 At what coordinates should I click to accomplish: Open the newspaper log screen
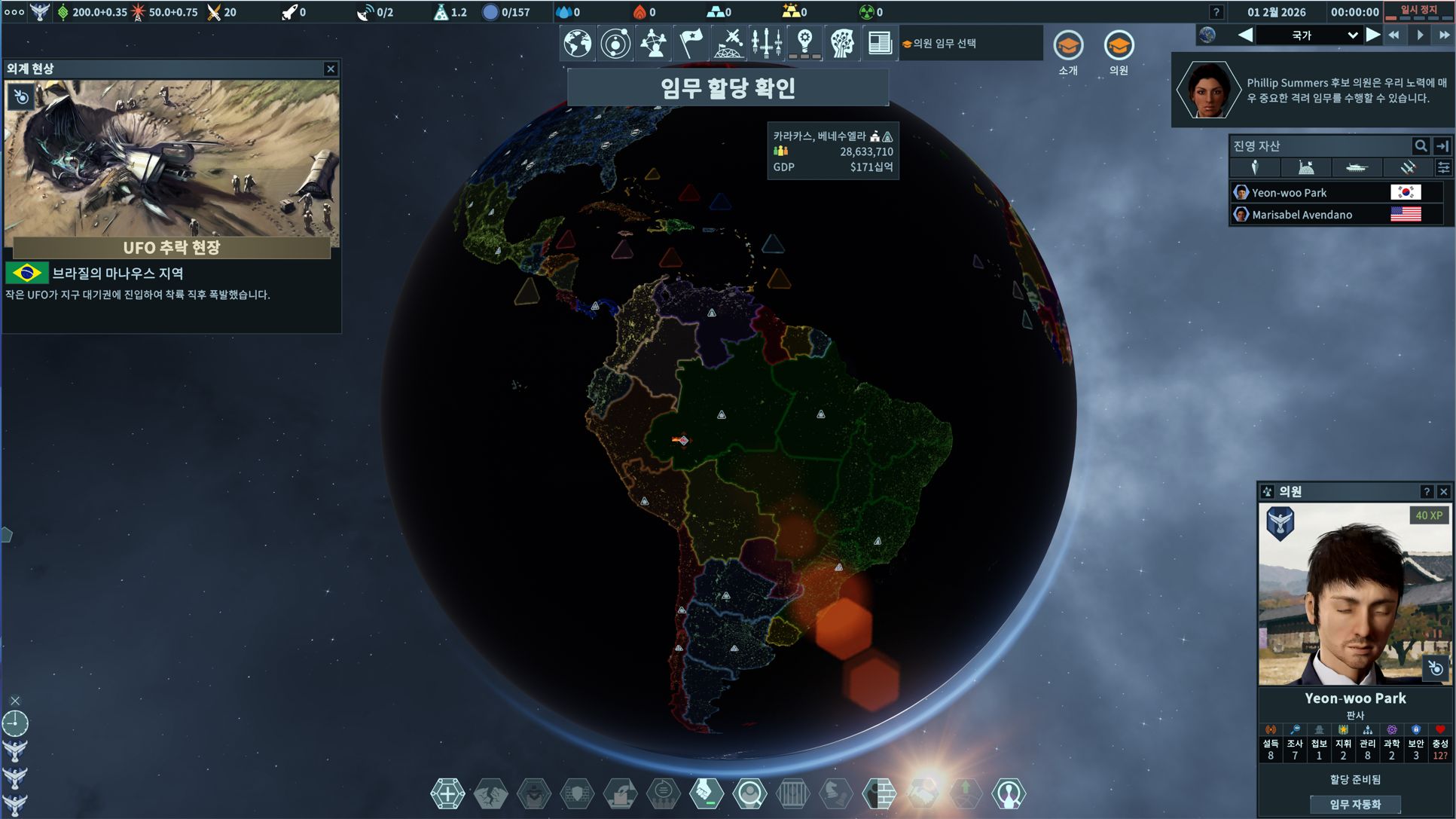coord(879,44)
